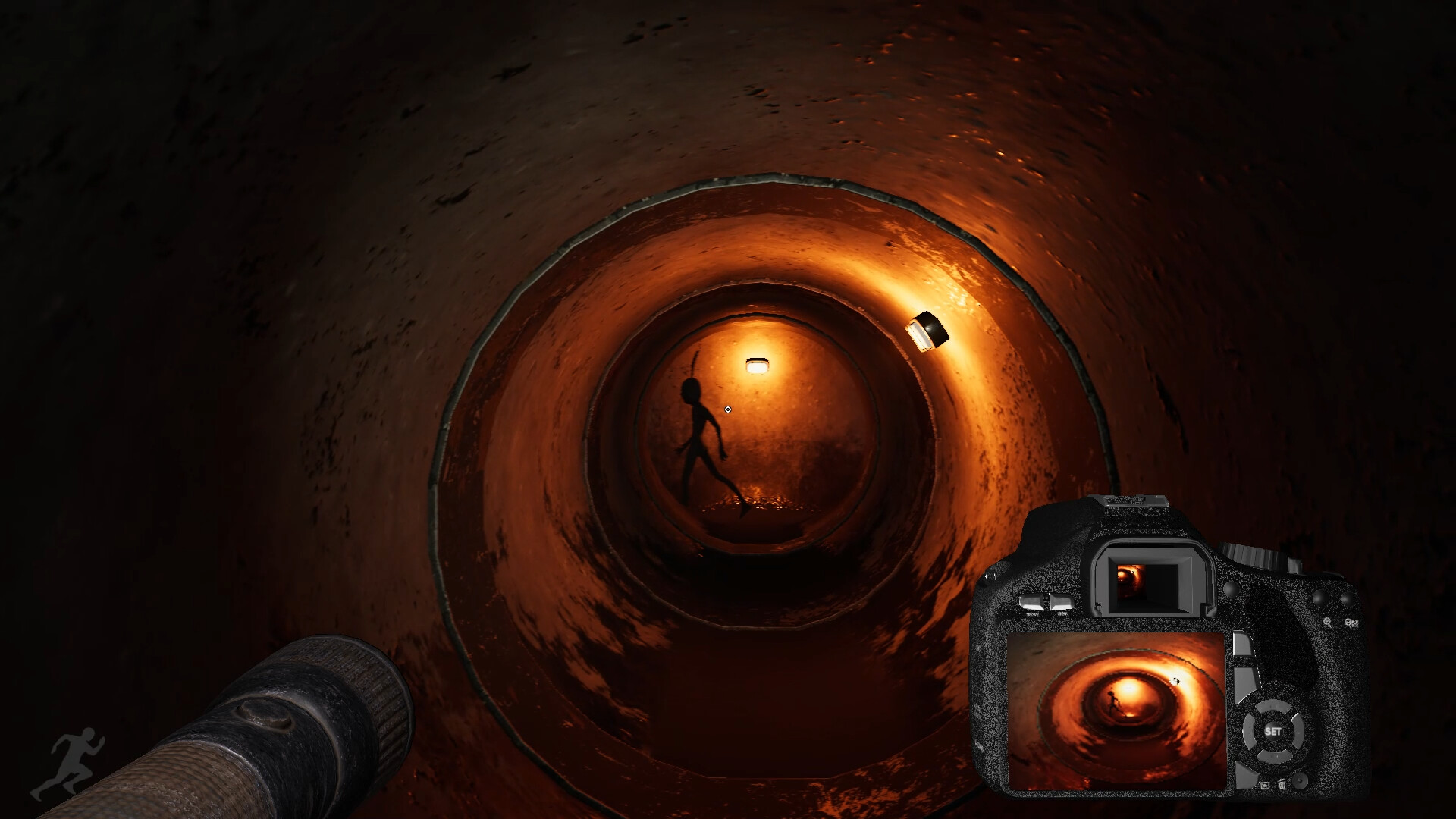The width and height of the screenshot is (1456, 819).
Task: Click the MENU button above the camera LCD screen
Action: [x=1033, y=601]
